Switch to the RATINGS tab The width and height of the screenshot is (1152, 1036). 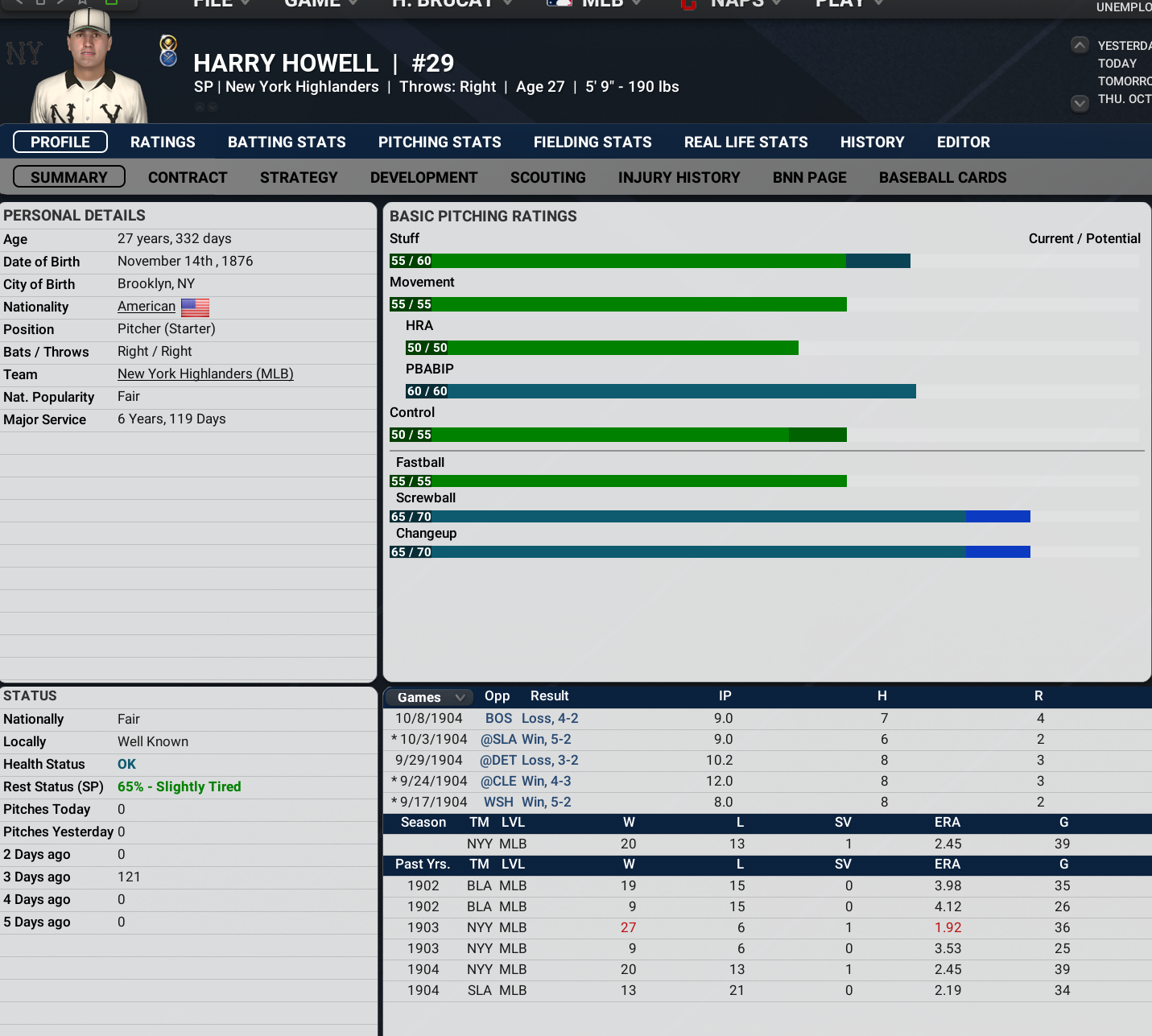pos(163,142)
